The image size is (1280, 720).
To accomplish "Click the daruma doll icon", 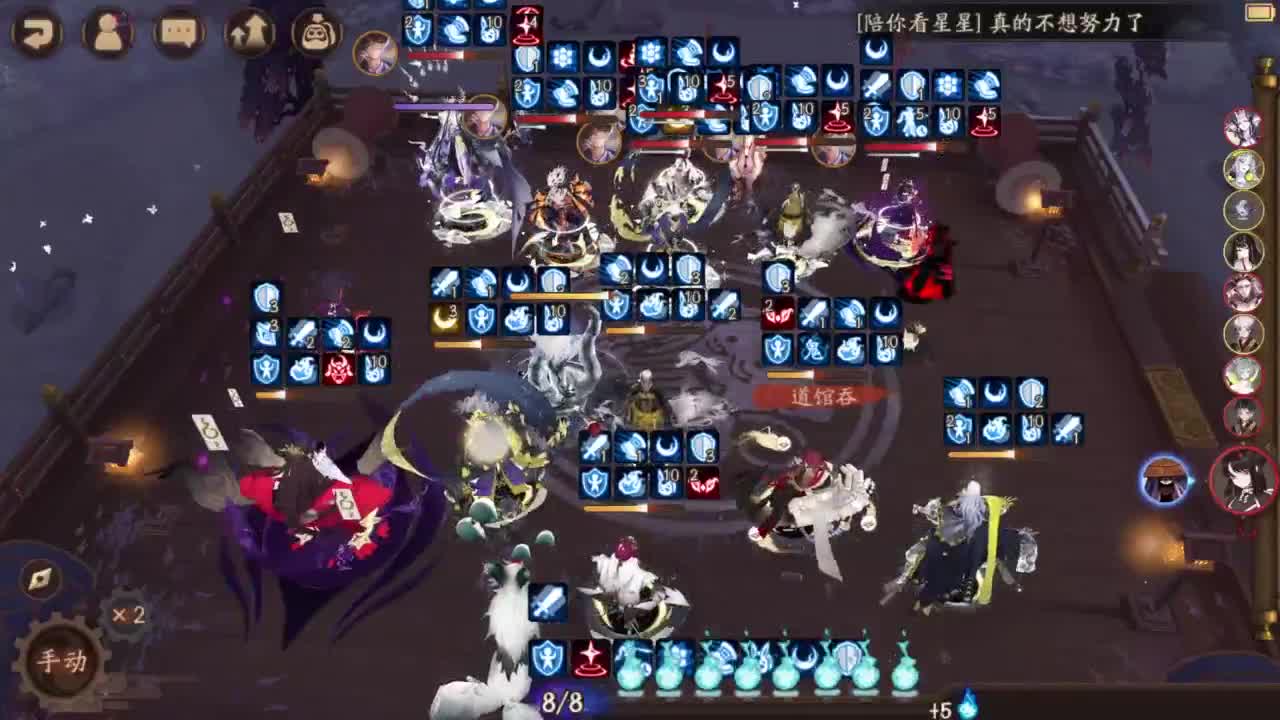I will tap(315, 32).
